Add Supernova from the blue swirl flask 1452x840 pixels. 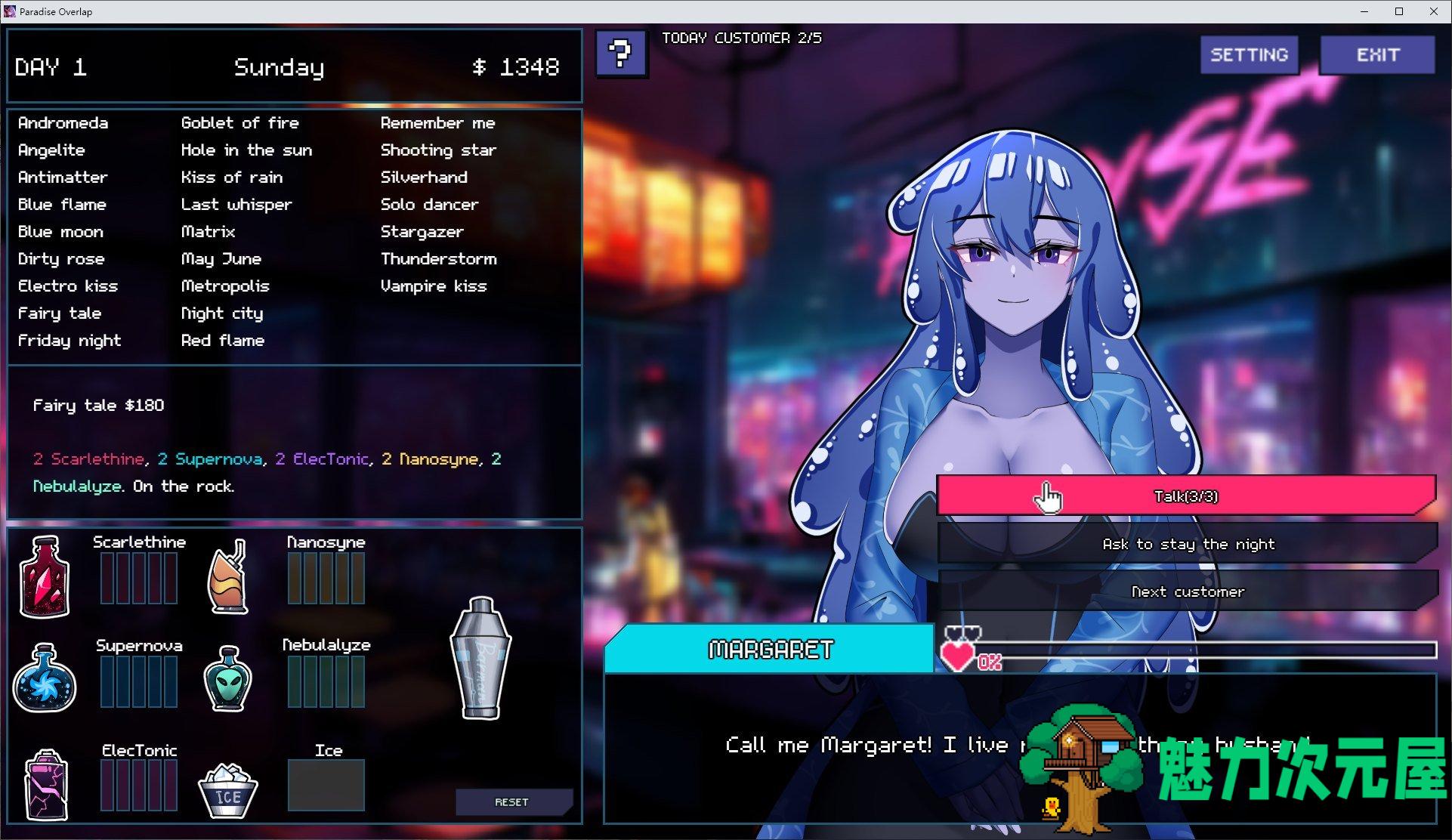(45, 678)
